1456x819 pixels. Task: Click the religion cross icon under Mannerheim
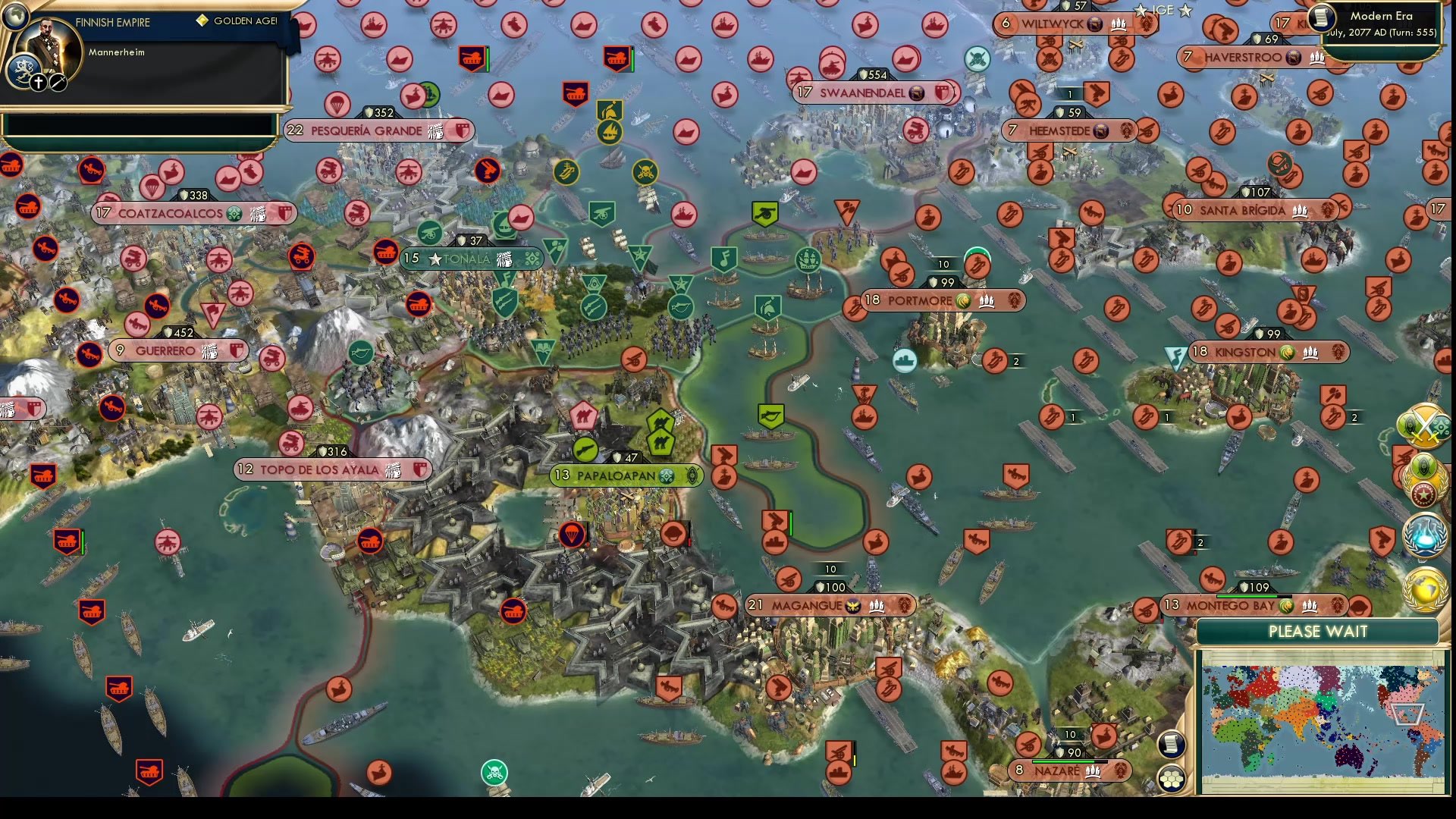pos(38,80)
